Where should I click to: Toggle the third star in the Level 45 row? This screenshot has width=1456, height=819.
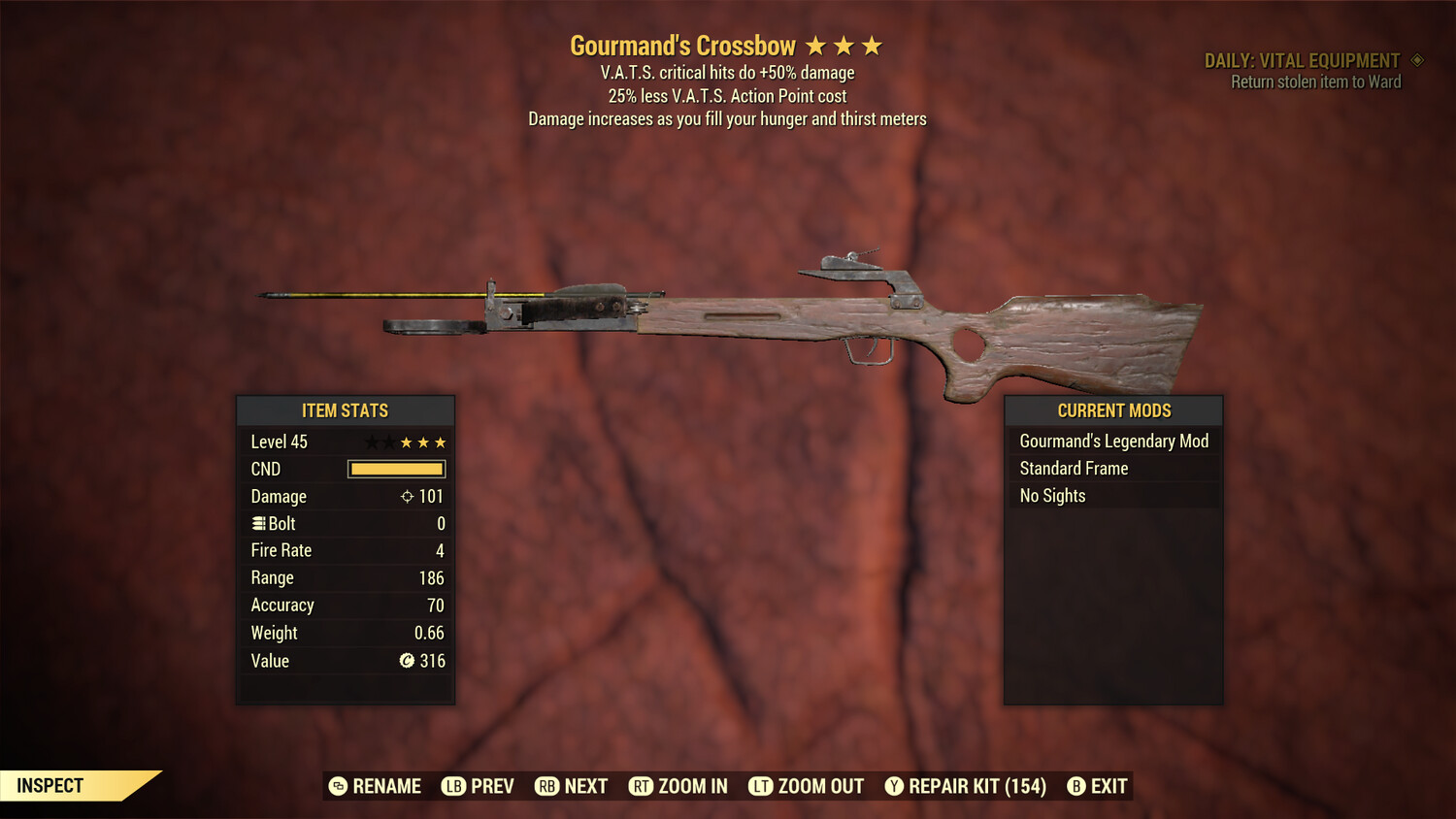click(407, 442)
